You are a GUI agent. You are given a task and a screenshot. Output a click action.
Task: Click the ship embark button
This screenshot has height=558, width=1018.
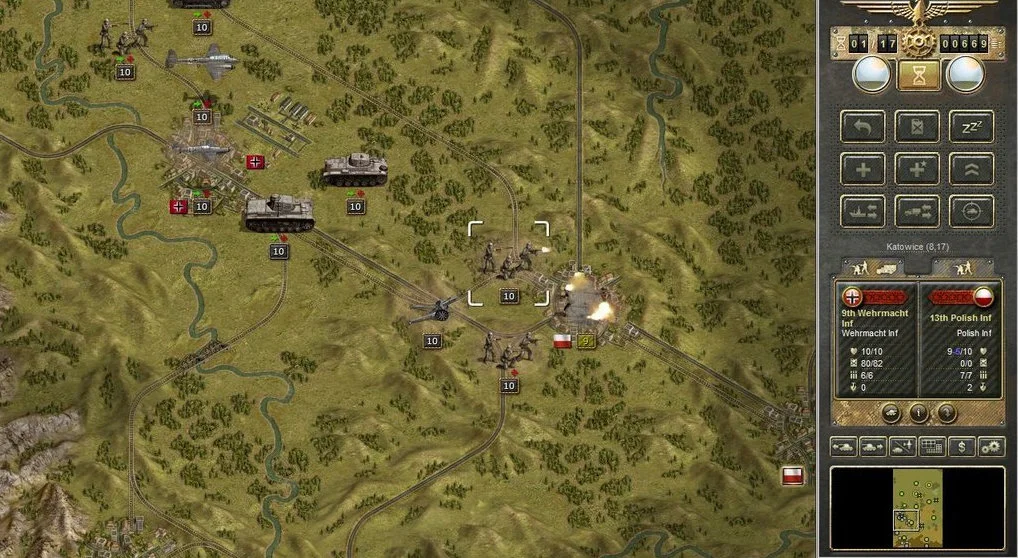862,210
